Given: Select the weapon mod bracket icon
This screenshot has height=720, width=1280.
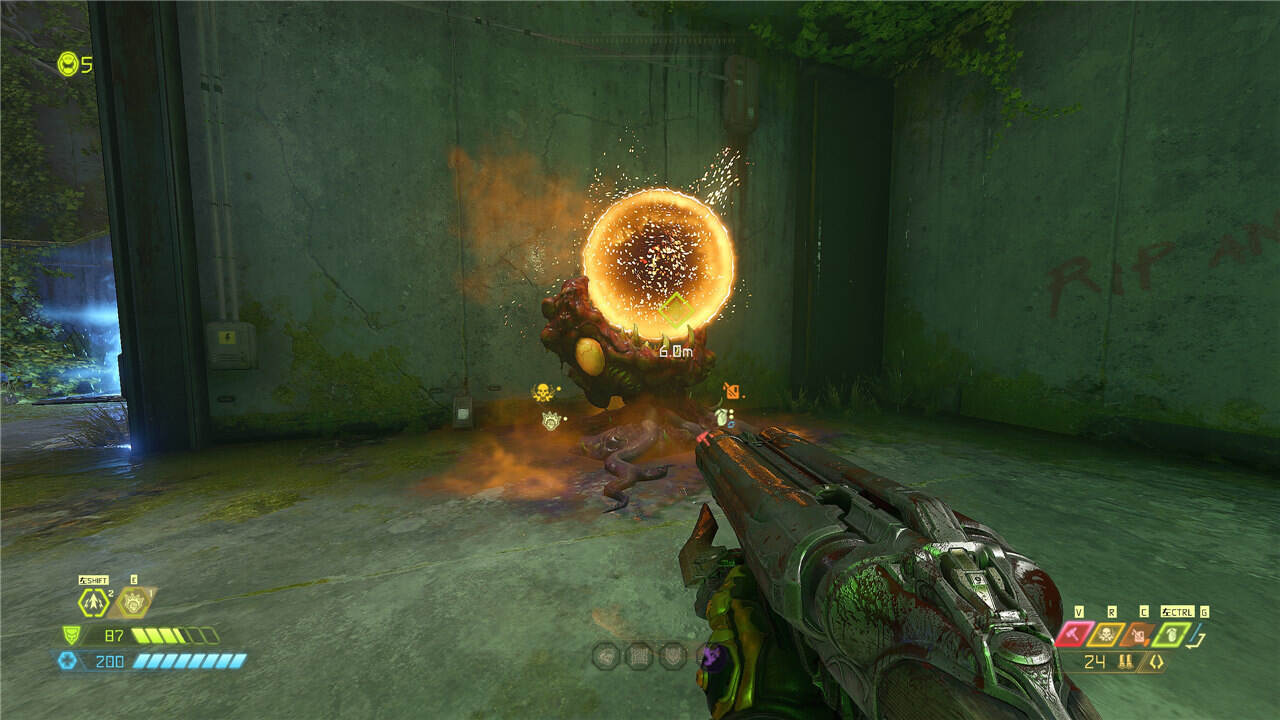Looking at the screenshot, I should click(1157, 662).
